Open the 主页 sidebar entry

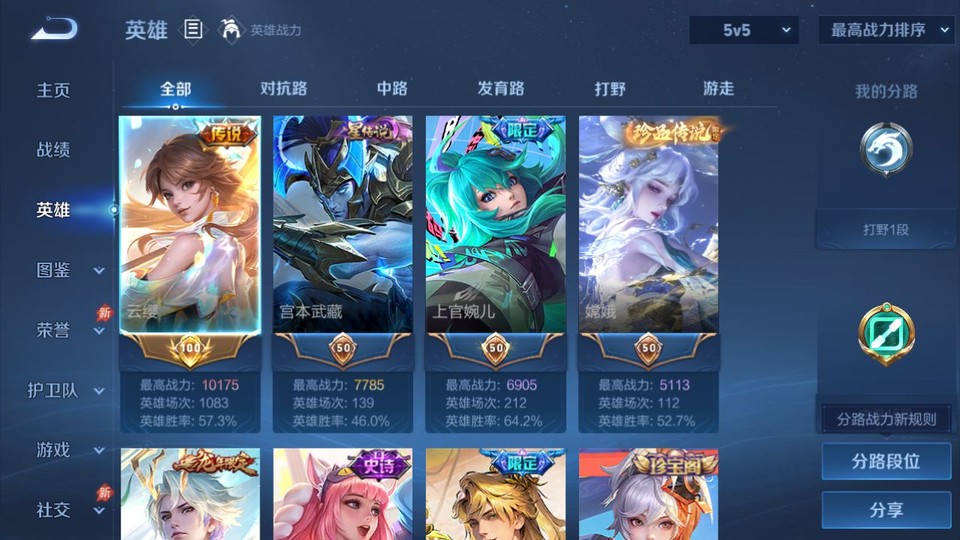(54, 90)
